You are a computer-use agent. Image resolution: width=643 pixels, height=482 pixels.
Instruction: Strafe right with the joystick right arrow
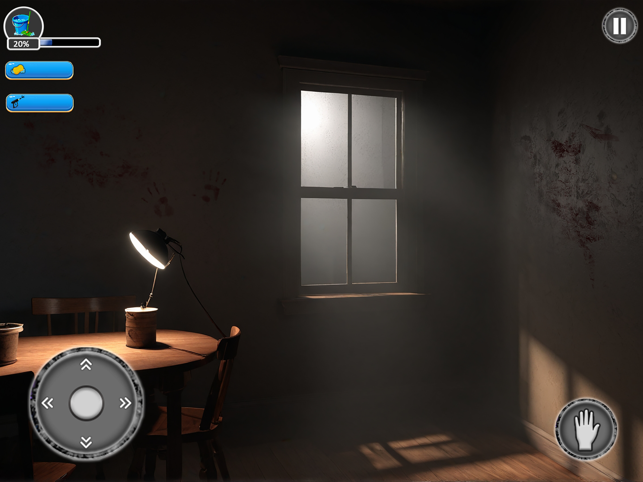[x=125, y=403]
